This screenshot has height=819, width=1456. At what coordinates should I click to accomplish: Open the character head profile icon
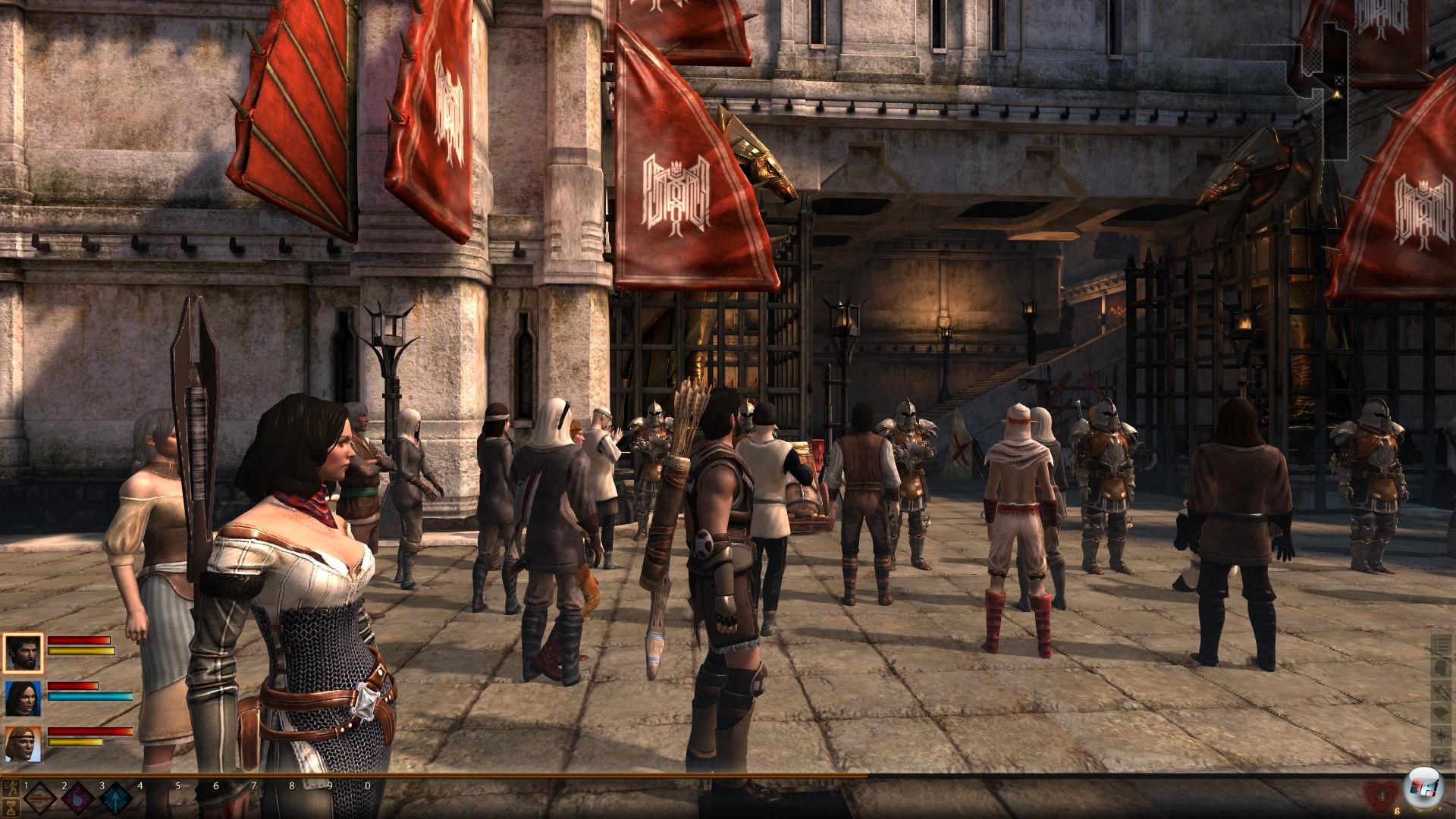click(x=1440, y=668)
